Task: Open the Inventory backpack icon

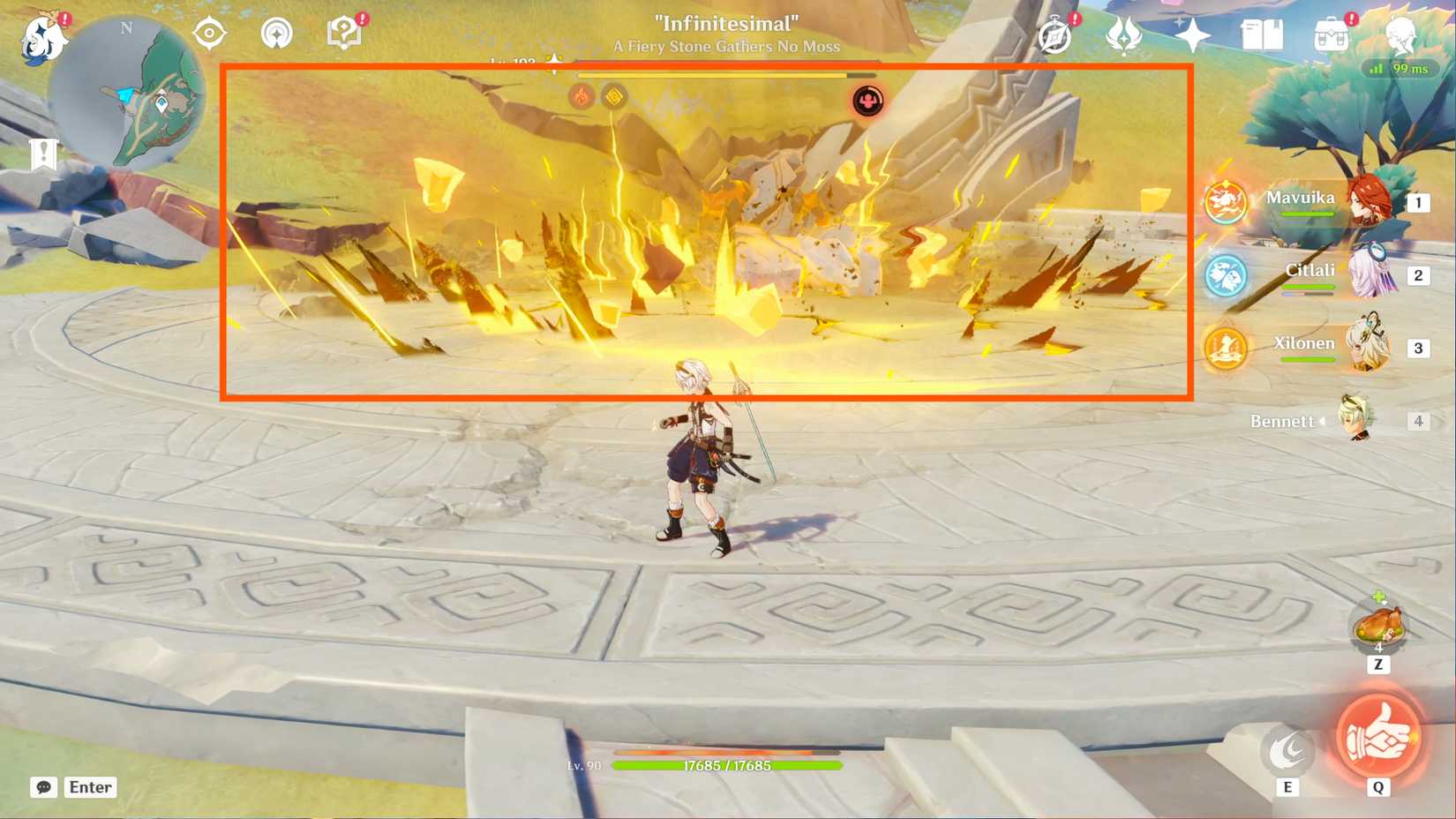Action: (1332, 34)
